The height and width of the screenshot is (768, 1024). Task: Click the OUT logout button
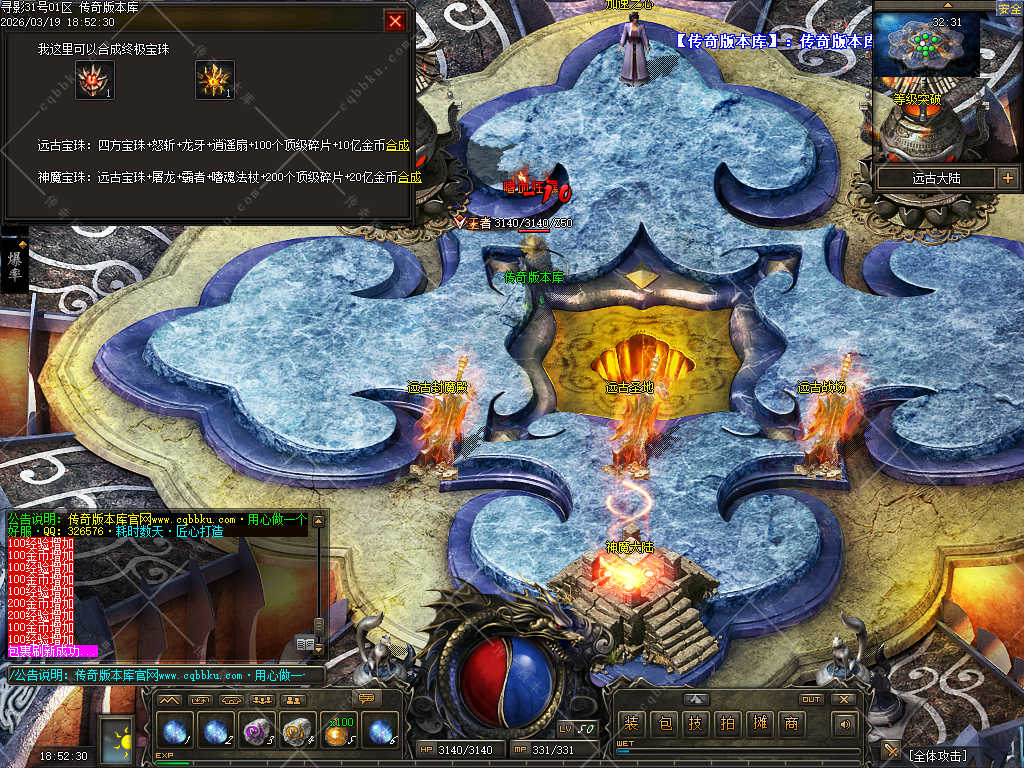(x=811, y=699)
